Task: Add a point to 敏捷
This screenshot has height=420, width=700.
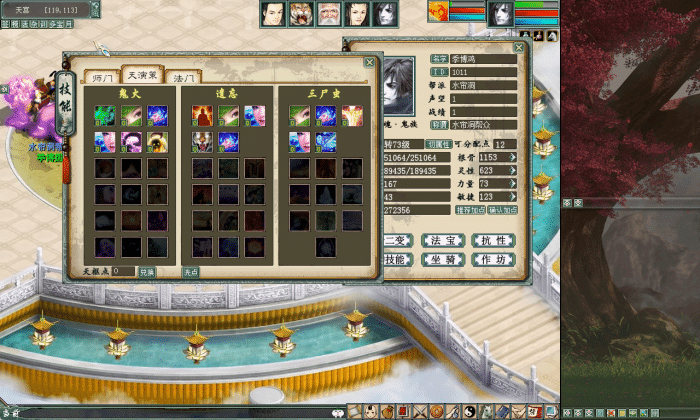Action: coord(513,197)
